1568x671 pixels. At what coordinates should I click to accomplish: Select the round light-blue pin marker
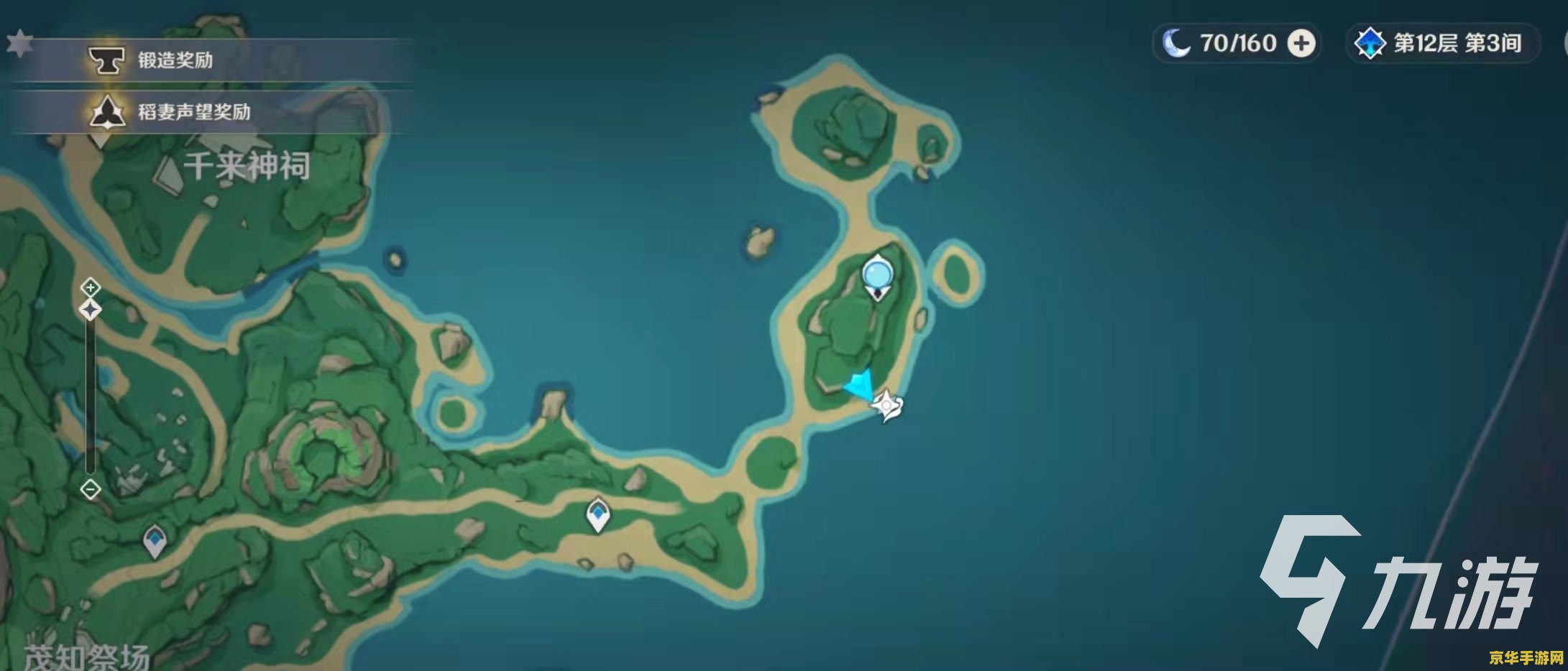click(x=876, y=274)
